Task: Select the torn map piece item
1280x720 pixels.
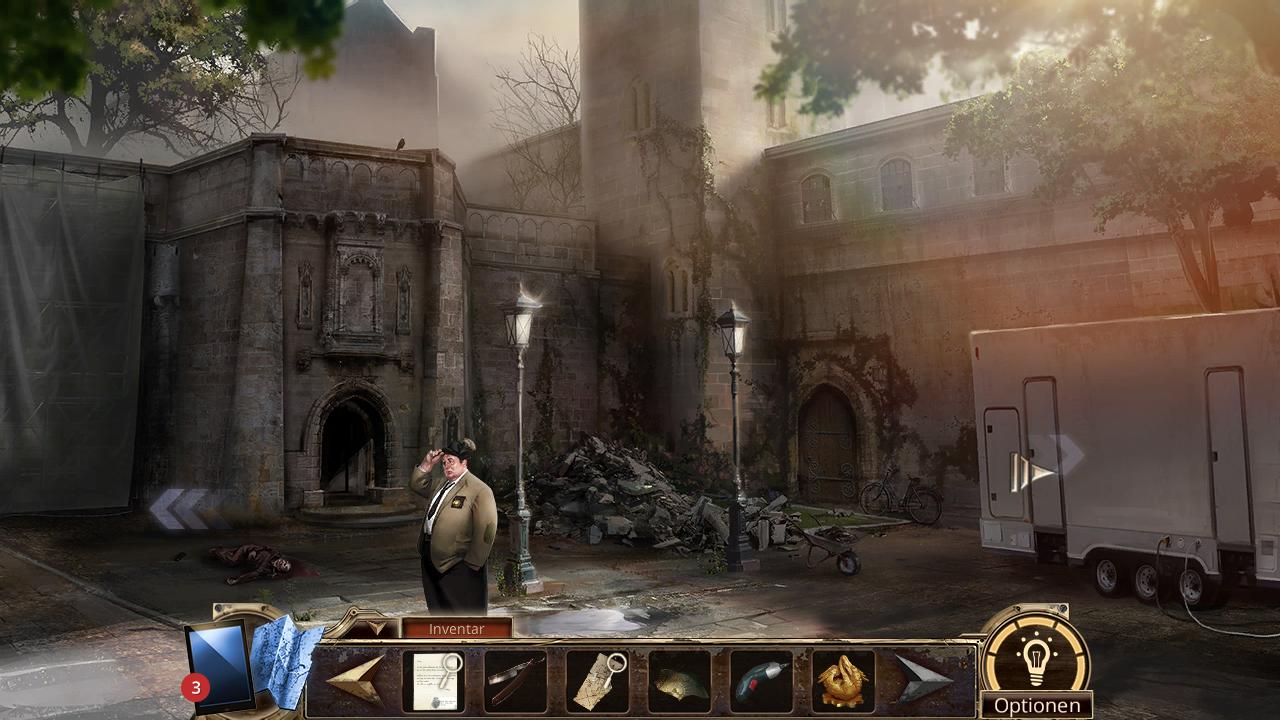Action: [x=597, y=681]
